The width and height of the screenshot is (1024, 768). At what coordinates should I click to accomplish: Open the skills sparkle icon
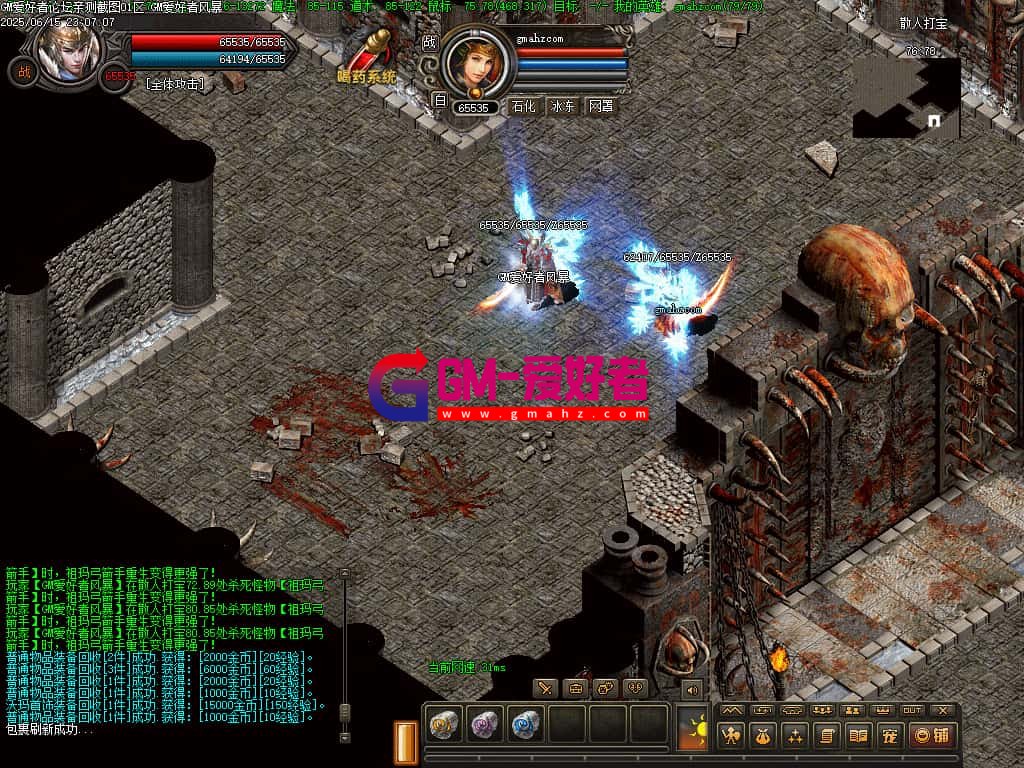pos(794,737)
